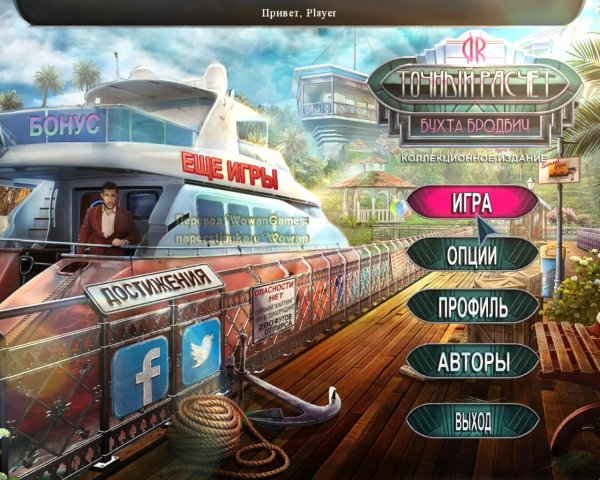The image size is (600, 480).
Task: Open the ОПЦИИ options menu
Action: click(472, 254)
